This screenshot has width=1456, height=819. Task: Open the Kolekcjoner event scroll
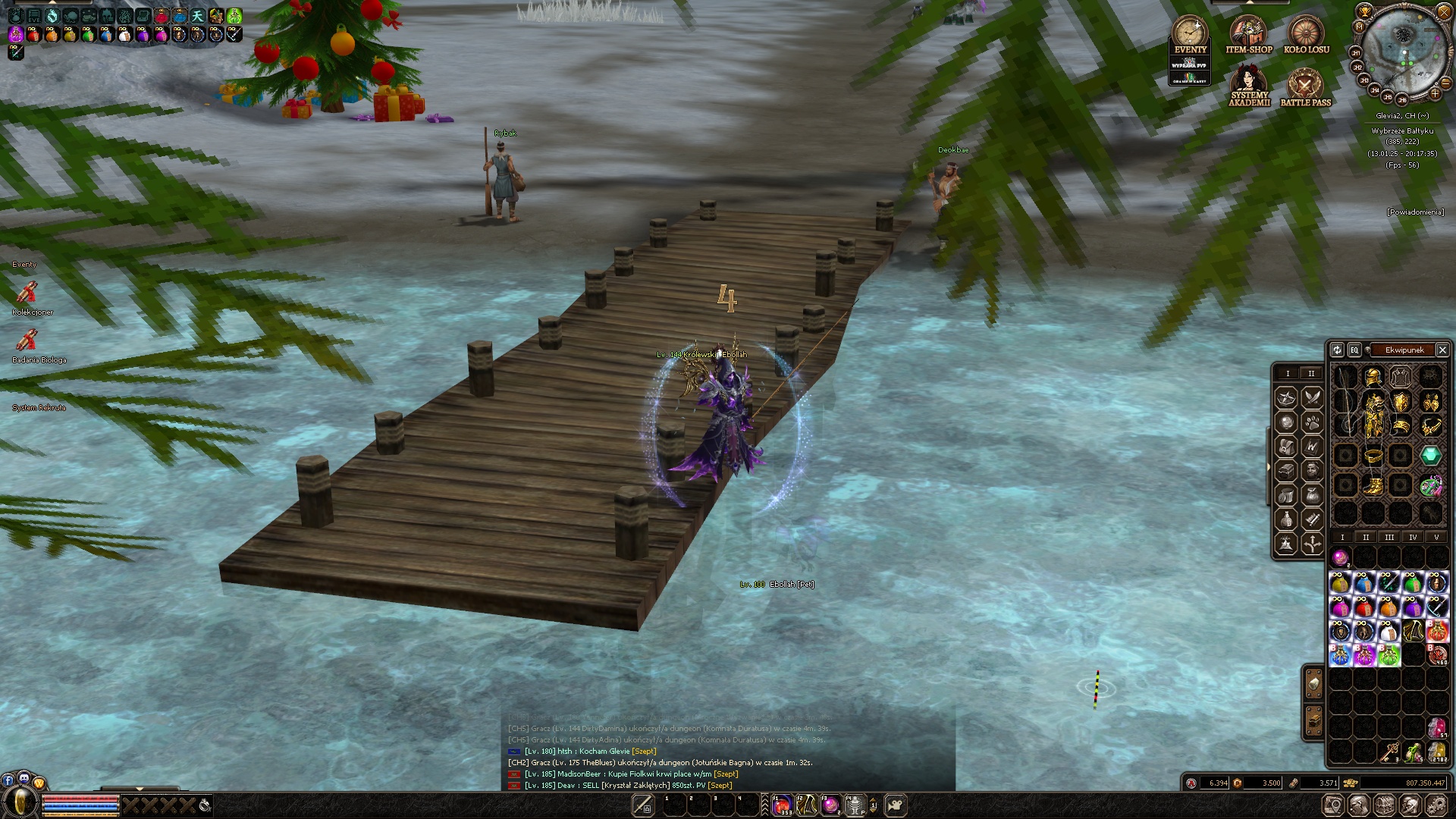point(27,292)
